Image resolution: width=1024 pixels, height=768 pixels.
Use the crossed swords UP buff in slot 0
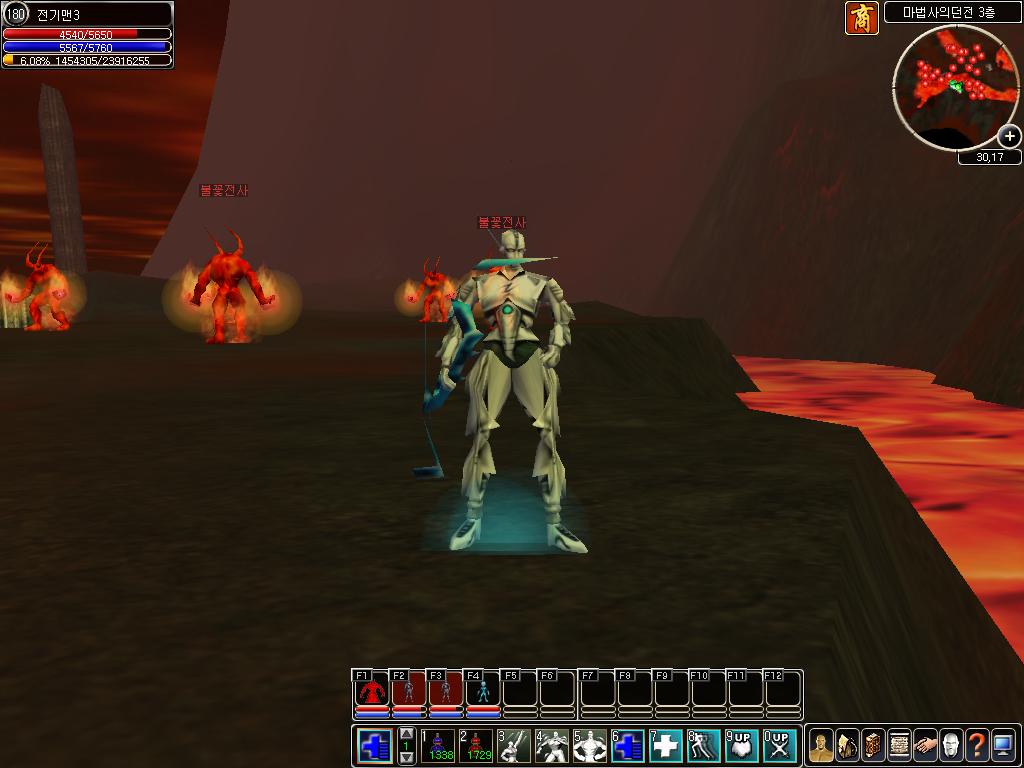pos(780,746)
